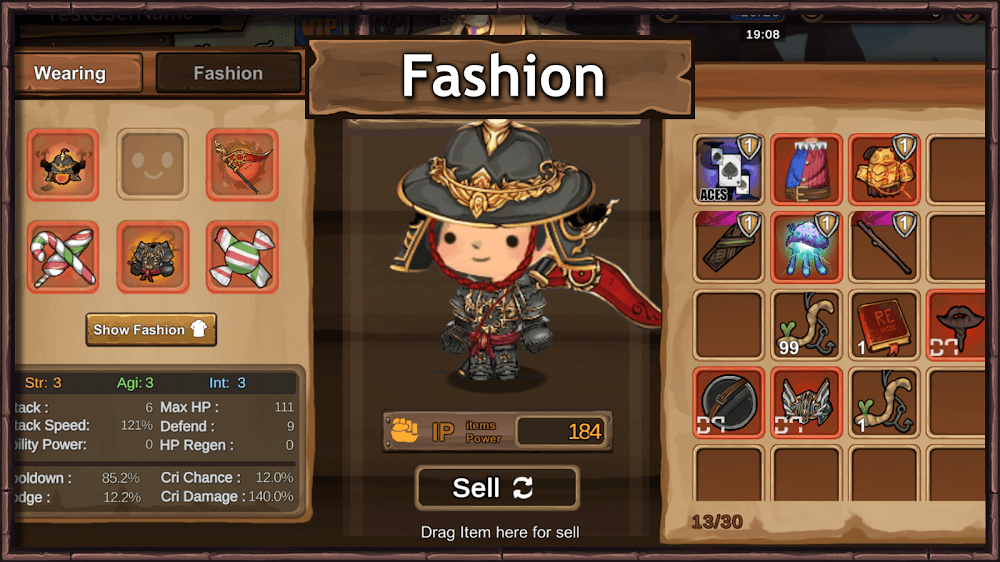Choose the red and blue cape item
This screenshot has width=1000, height=562.
[807, 169]
